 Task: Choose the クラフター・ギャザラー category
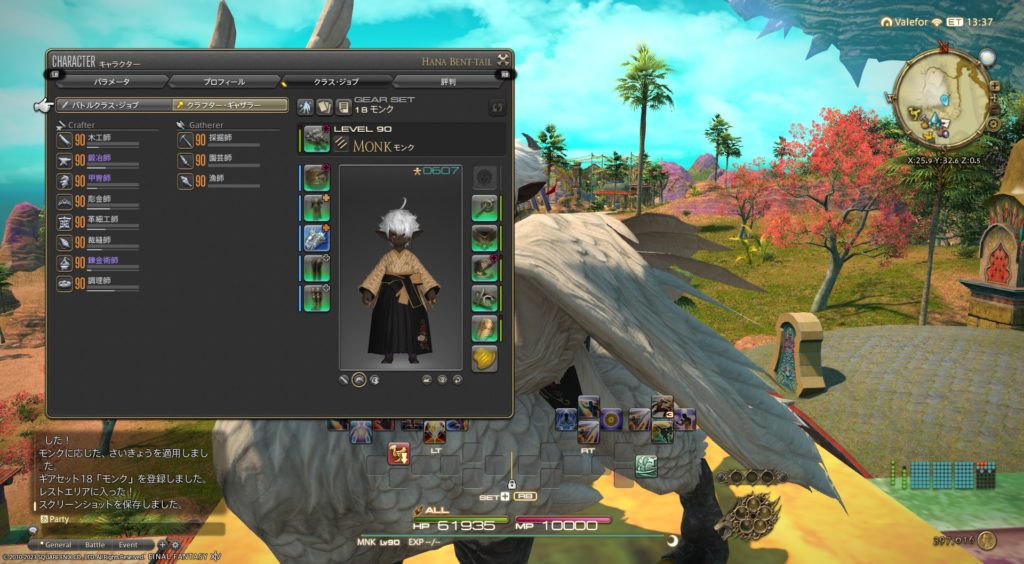[x=230, y=104]
